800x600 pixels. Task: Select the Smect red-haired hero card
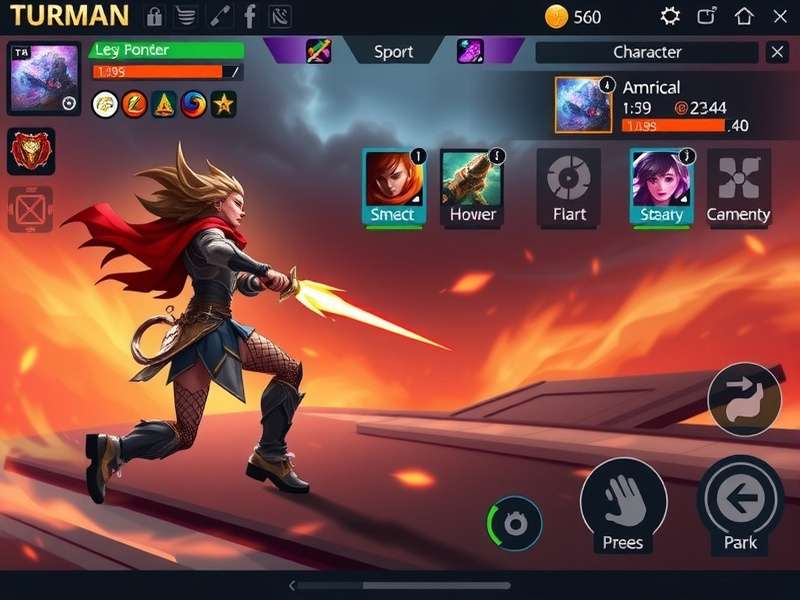(x=394, y=187)
